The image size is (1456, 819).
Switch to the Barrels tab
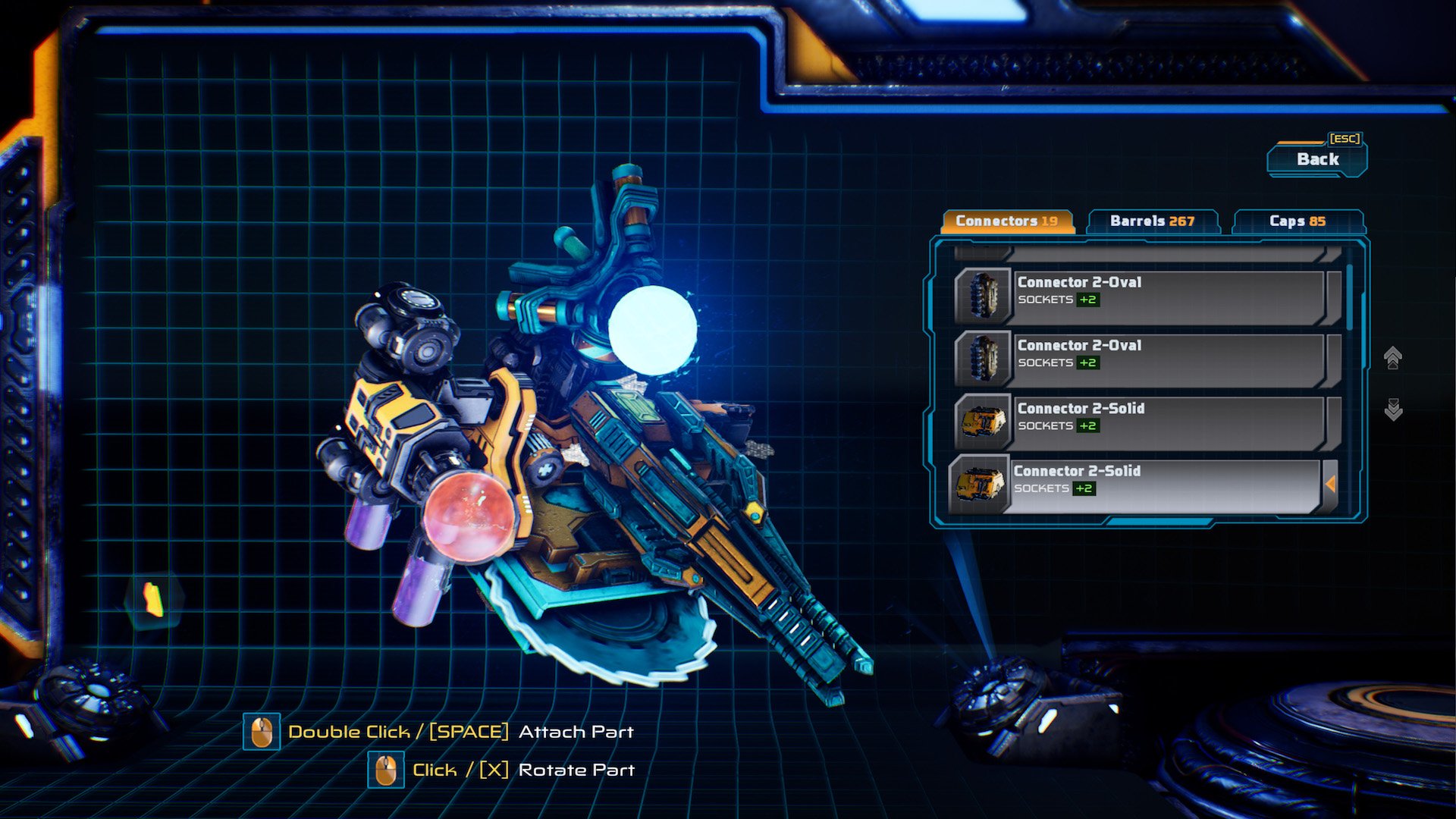point(1153,221)
